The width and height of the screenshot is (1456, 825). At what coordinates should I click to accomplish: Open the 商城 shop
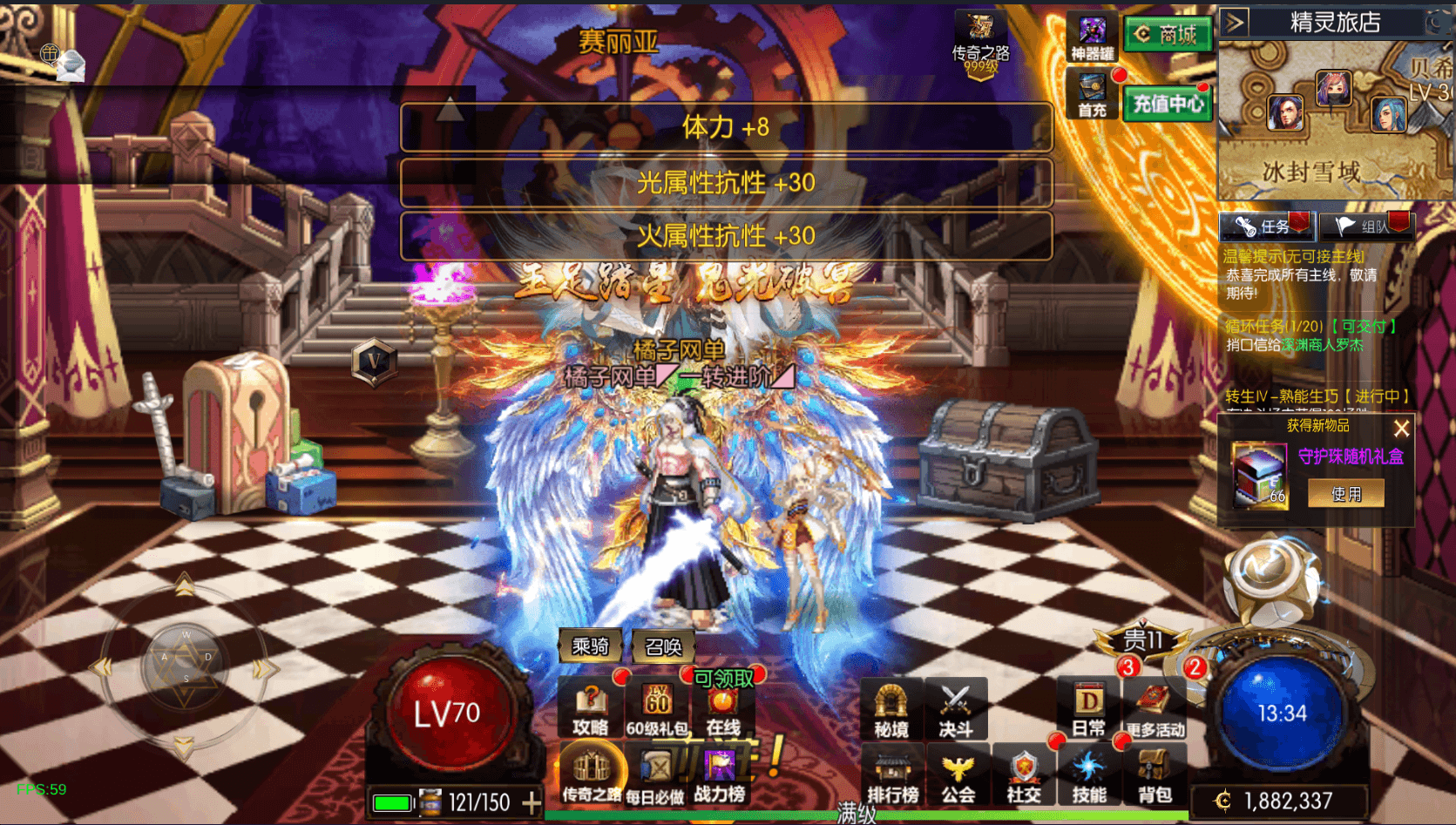[1168, 35]
